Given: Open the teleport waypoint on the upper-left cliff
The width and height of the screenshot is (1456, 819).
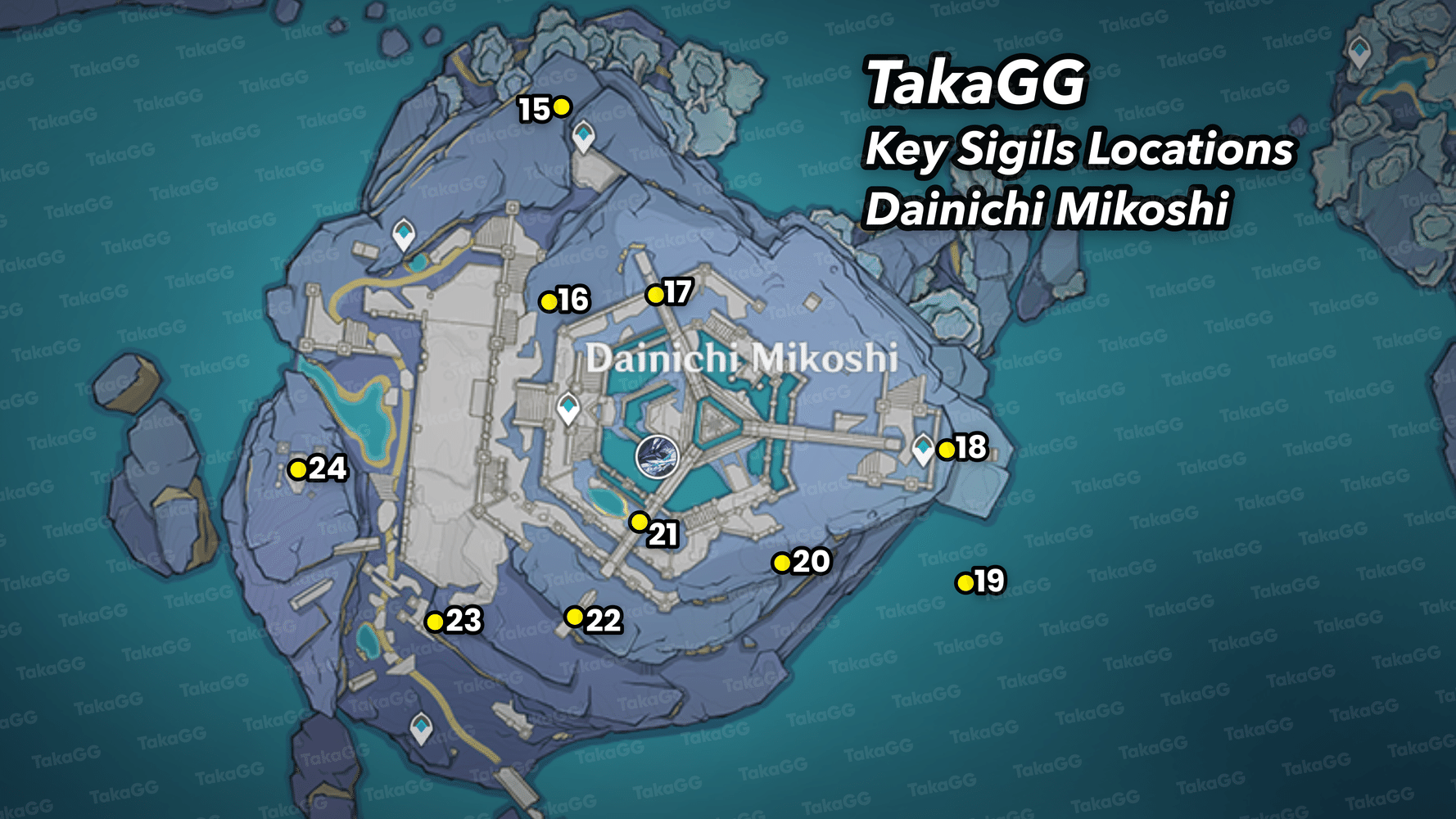Looking at the screenshot, I should (403, 234).
